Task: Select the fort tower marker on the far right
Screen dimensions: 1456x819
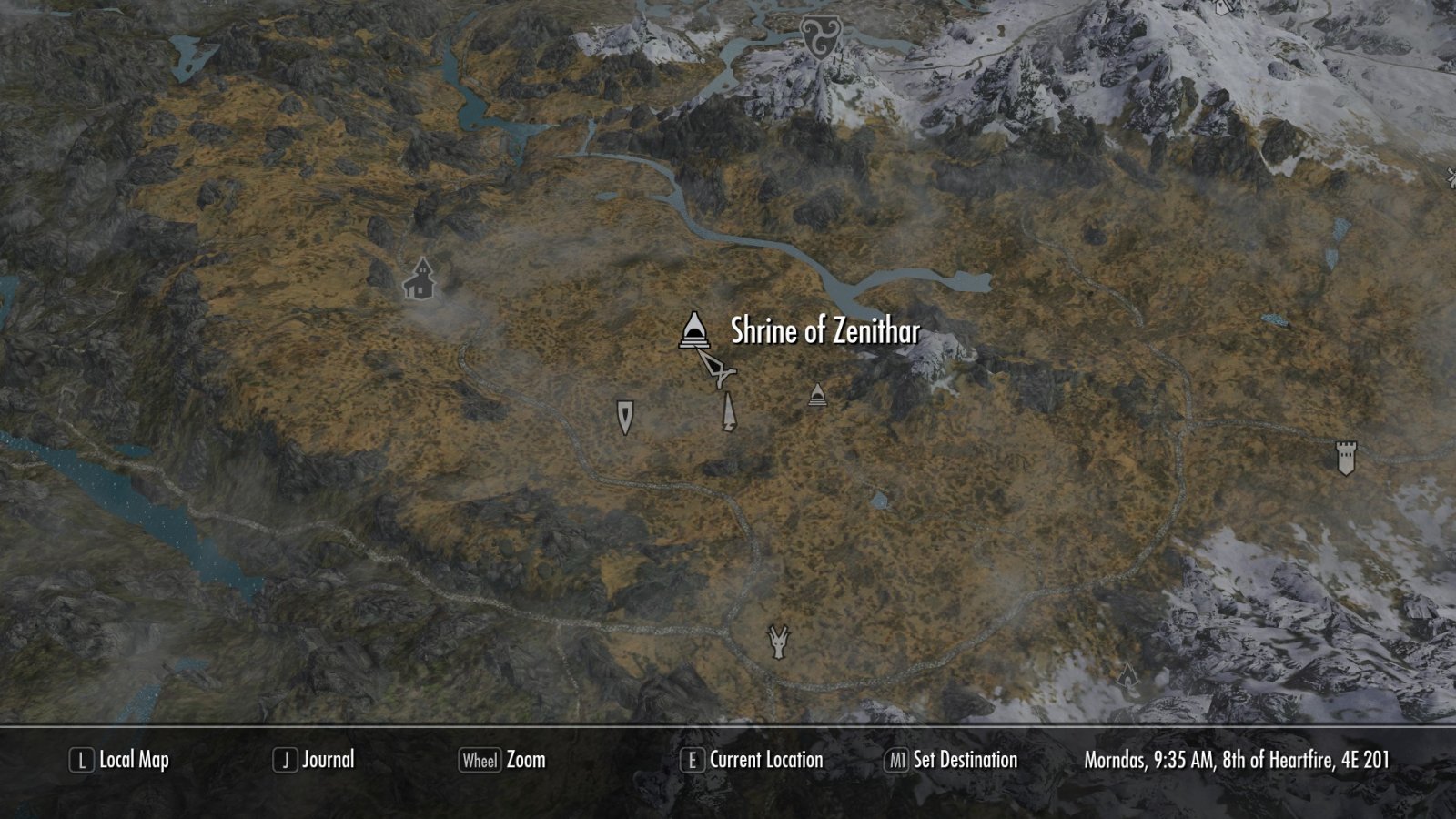Action: 1345,458
